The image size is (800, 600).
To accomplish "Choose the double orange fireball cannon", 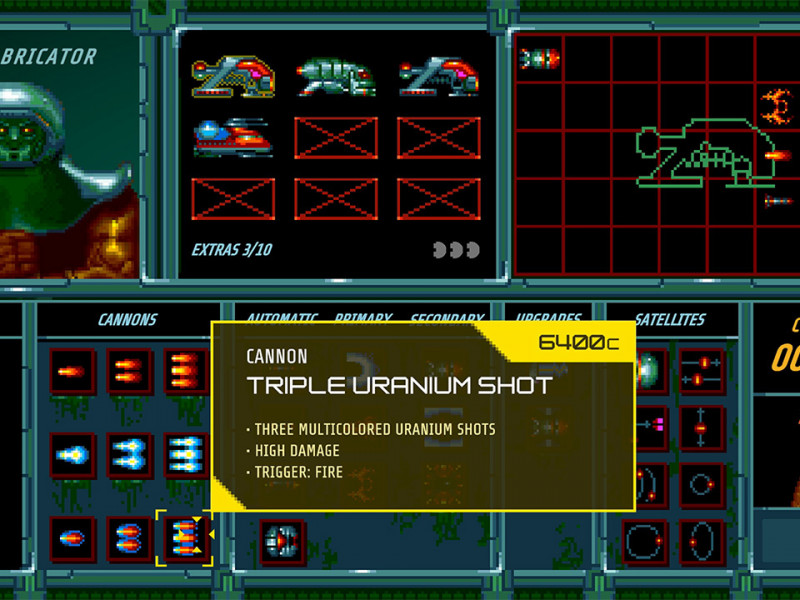I will click(130, 372).
